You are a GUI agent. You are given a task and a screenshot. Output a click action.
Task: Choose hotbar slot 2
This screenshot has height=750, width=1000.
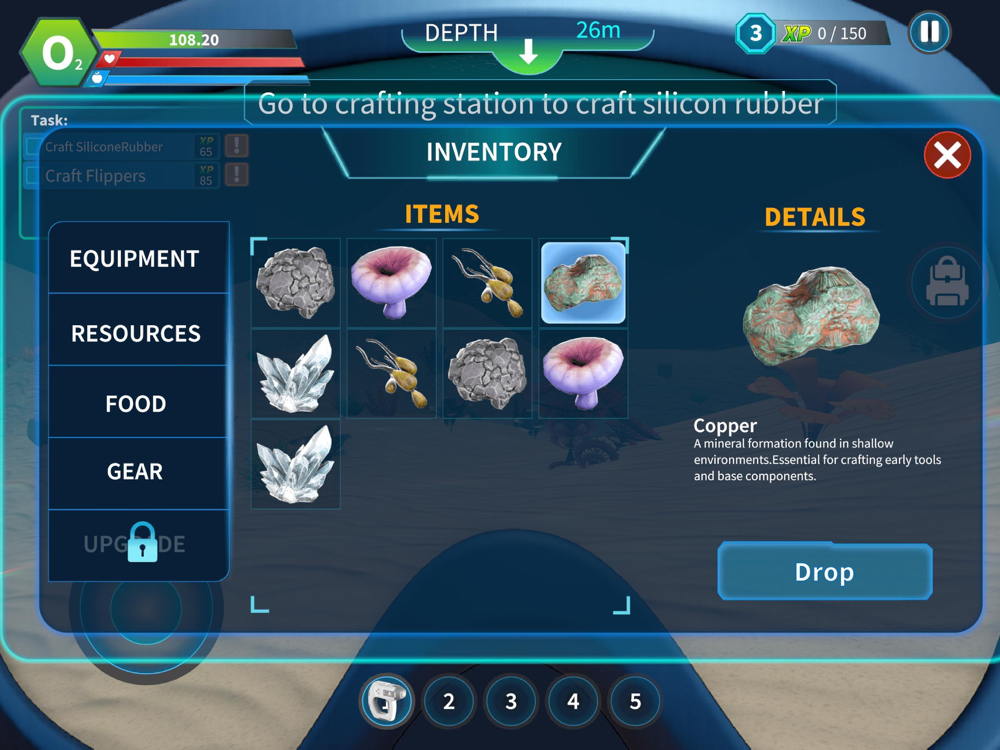(449, 702)
